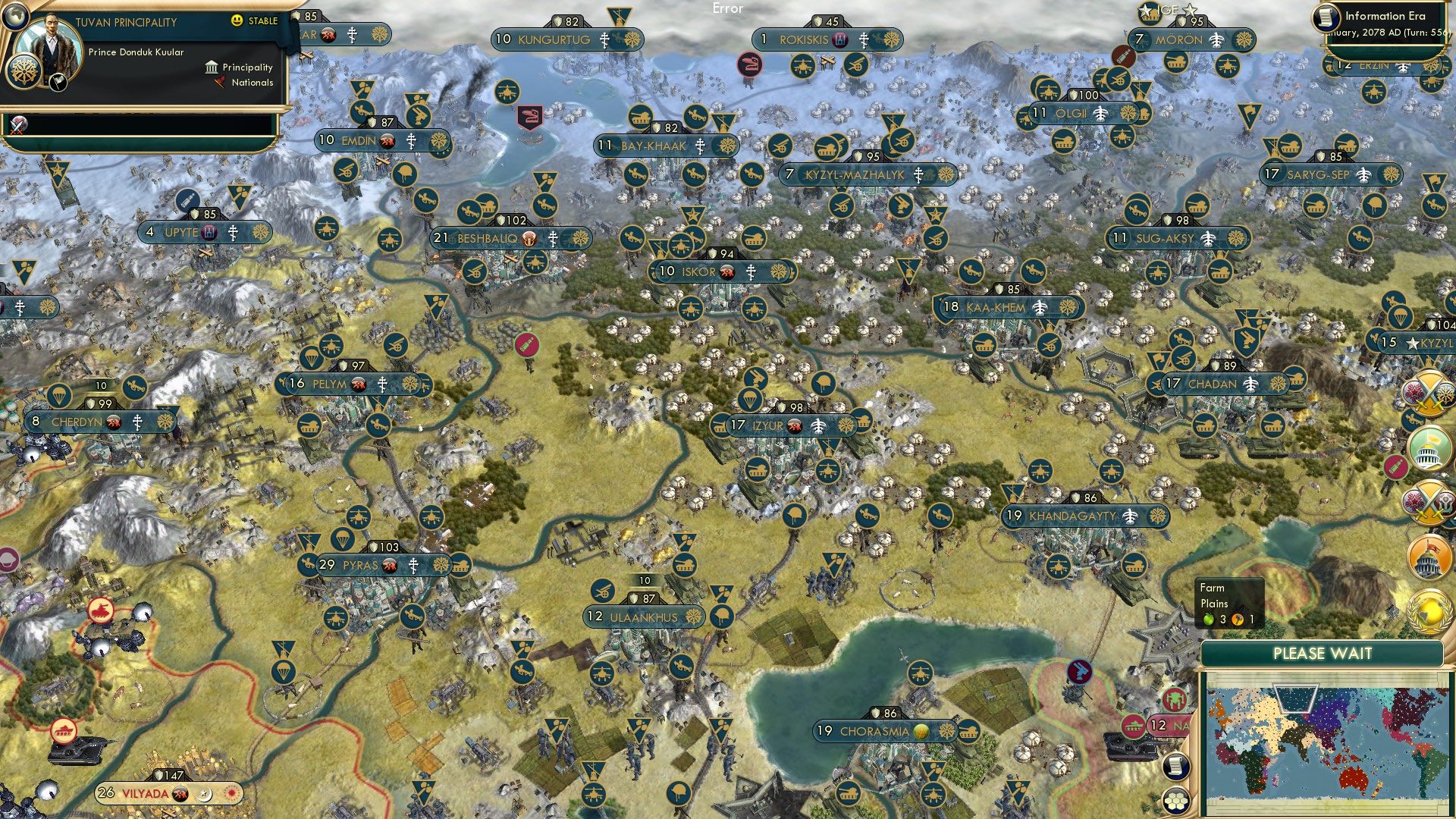
Task: Toggle unit flags via the flag icon
Action: pyautogui.click(x=58, y=83)
